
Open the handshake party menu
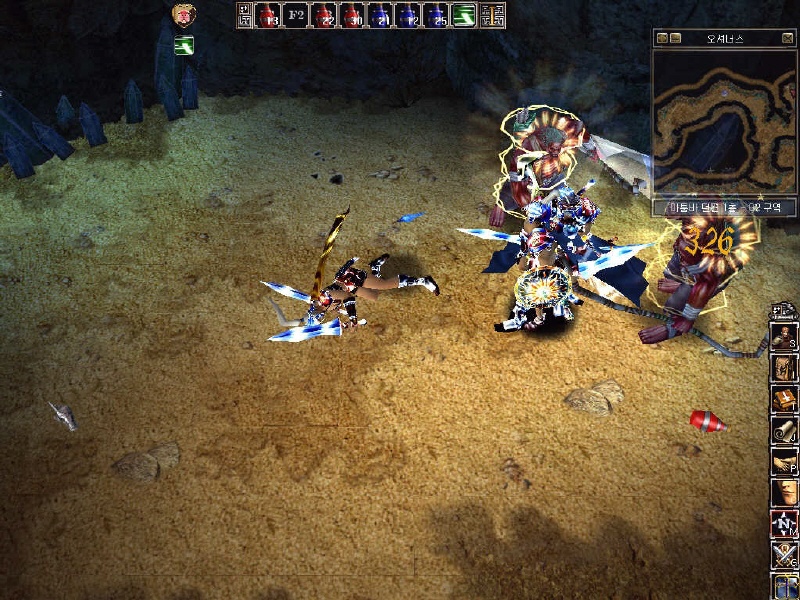pos(784,462)
